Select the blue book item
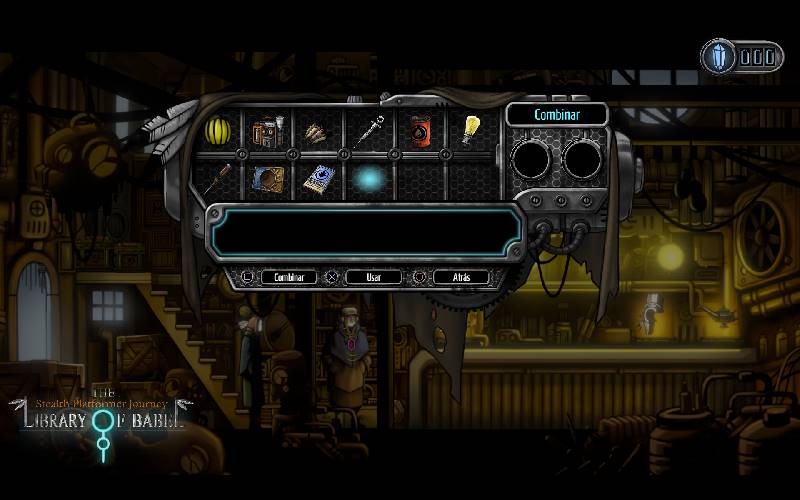The height and width of the screenshot is (500, 800). coord(318,179)
